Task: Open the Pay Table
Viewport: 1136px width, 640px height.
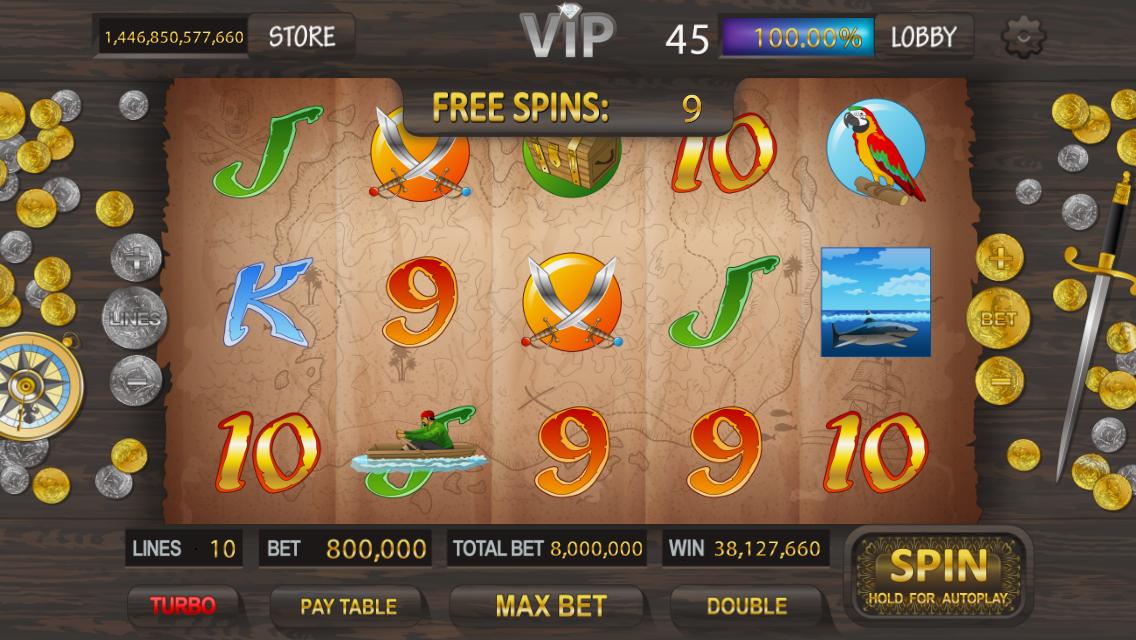Action: (x=348, y=606)
